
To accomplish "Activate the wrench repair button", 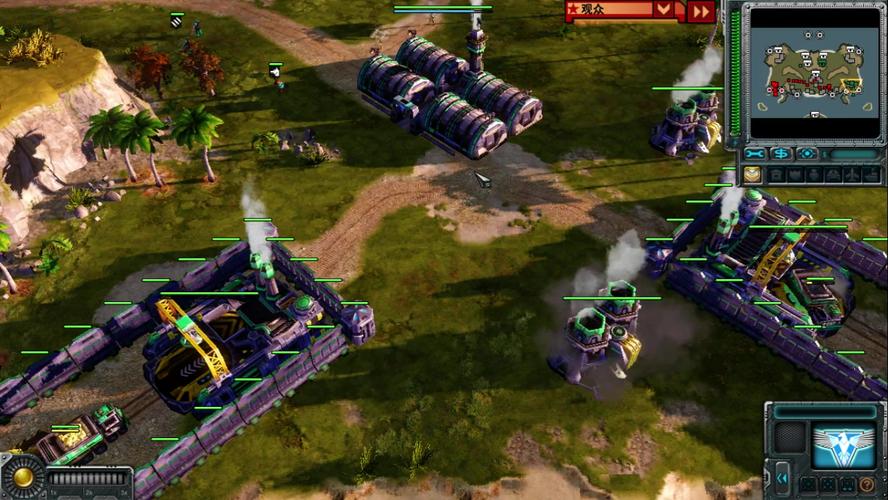I will tap(755, 153).
